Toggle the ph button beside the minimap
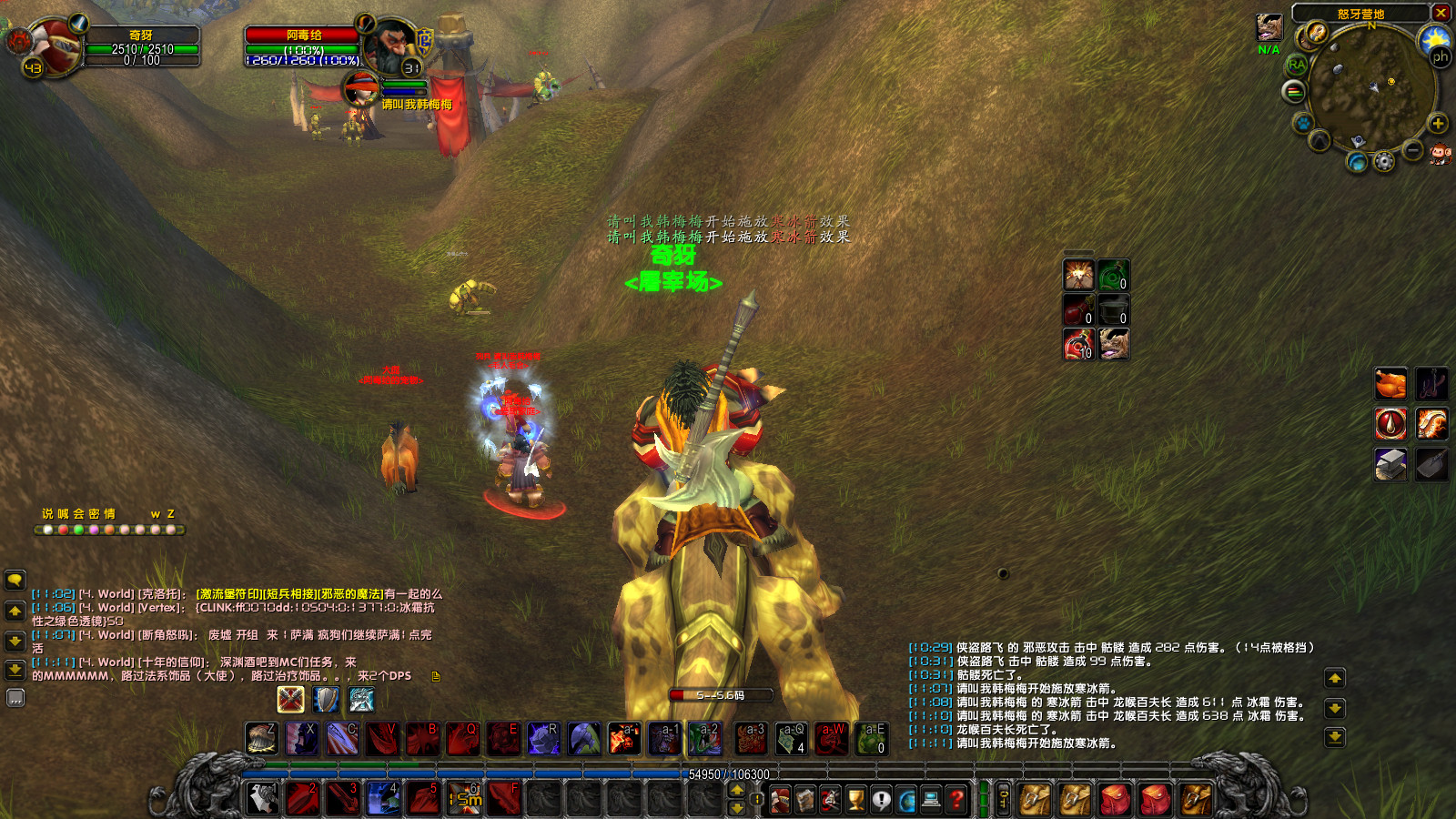1456x819 pixels. coord(1441,56)
